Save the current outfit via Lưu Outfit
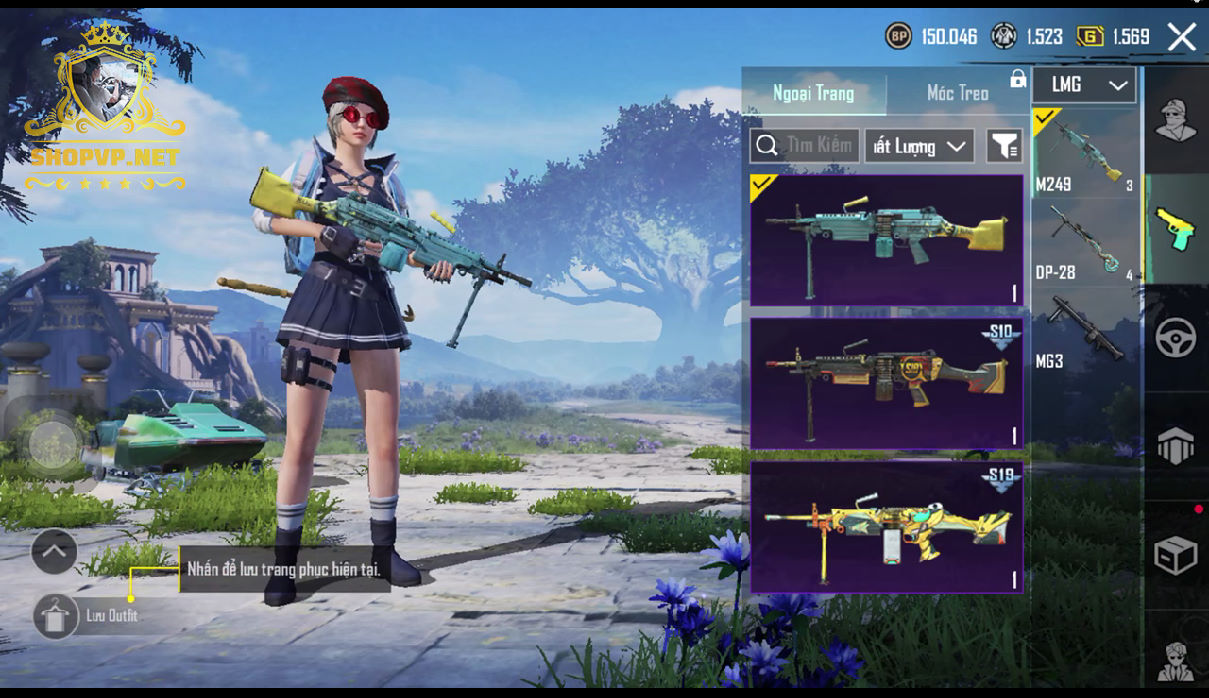 [56, 616]
